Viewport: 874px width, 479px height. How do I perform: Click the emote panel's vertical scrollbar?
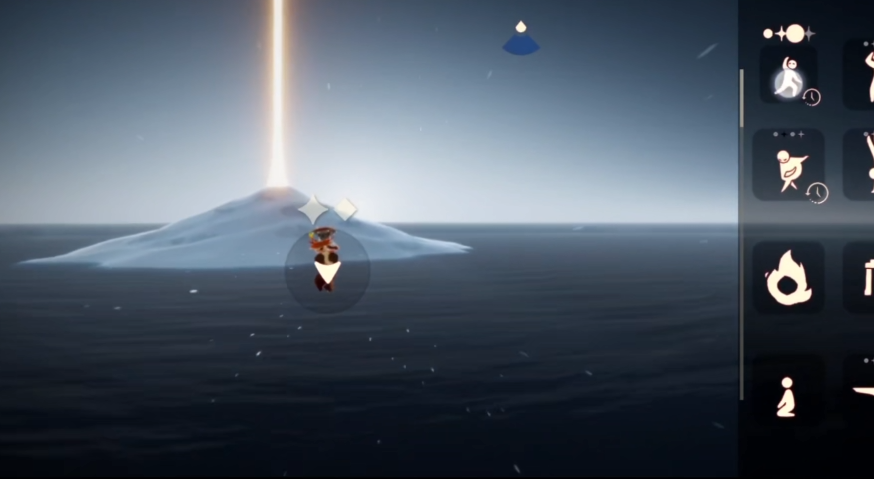click(741, 98)
